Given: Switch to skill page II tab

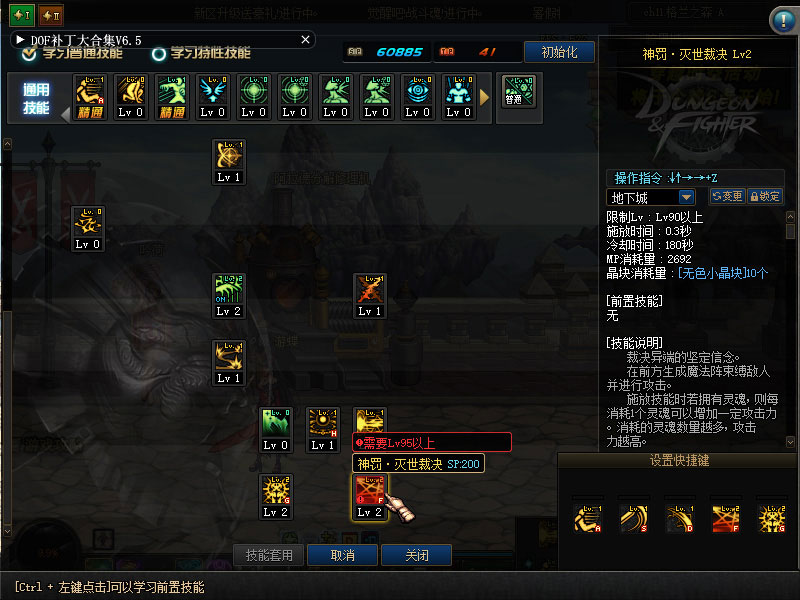Looking at the screenshot, I should [52, 15].
